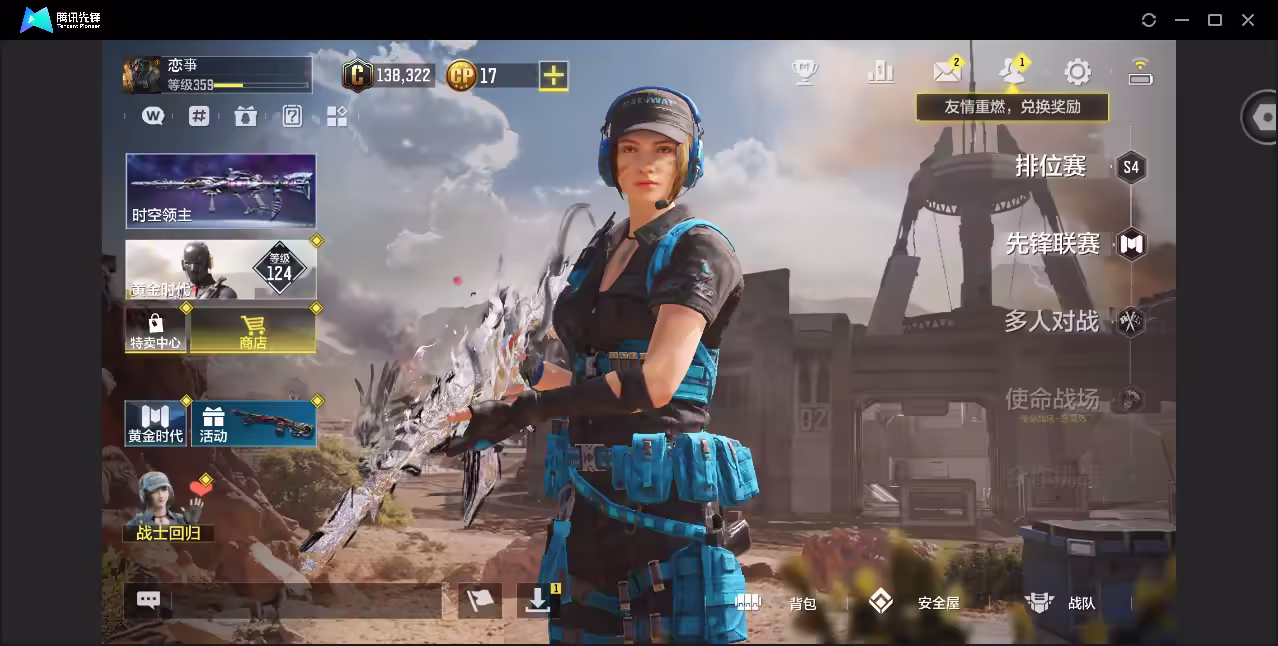Open the settings gear icon

[1077, 72]
